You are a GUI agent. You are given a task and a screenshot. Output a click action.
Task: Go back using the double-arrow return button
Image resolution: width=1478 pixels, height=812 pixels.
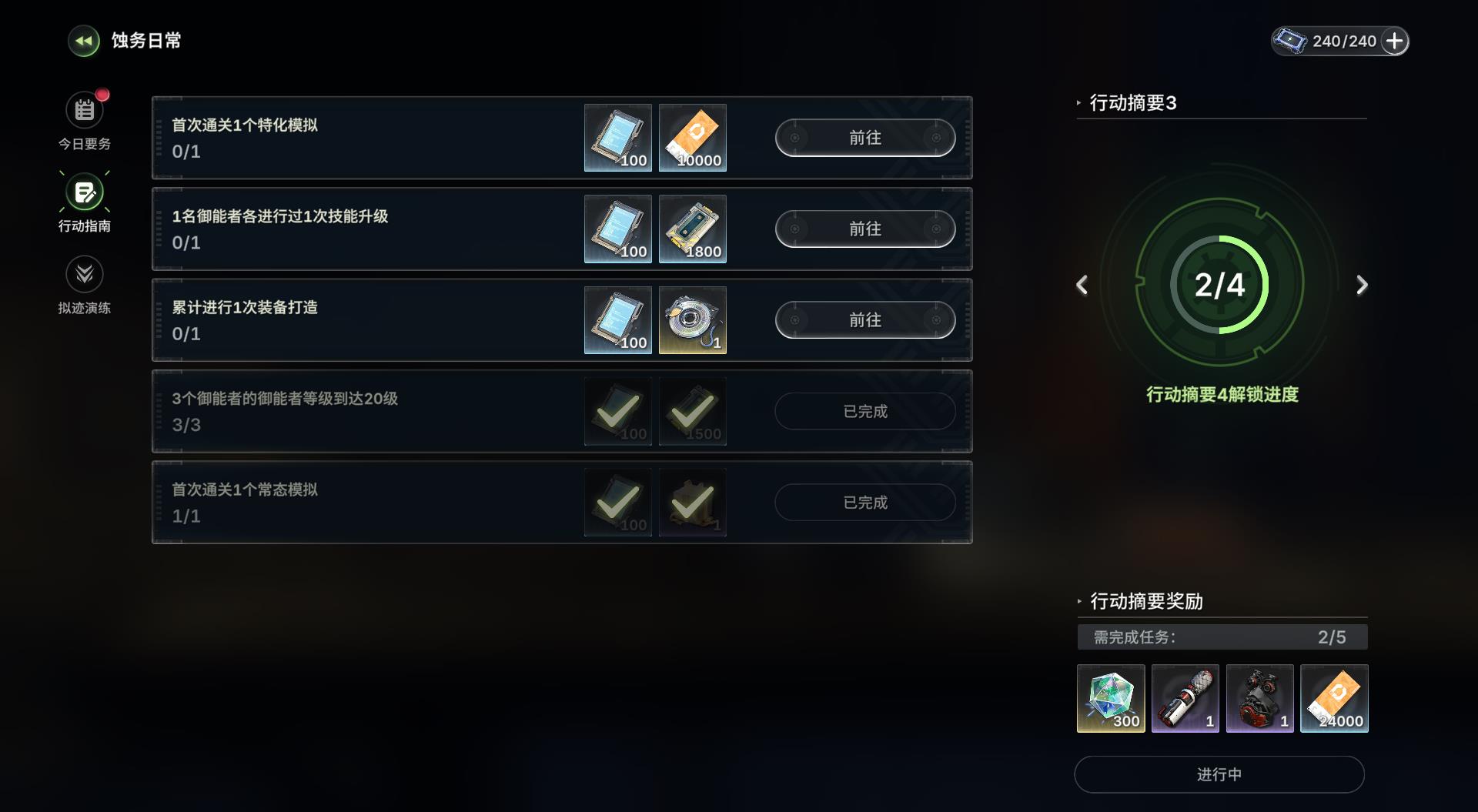(84, 41)
